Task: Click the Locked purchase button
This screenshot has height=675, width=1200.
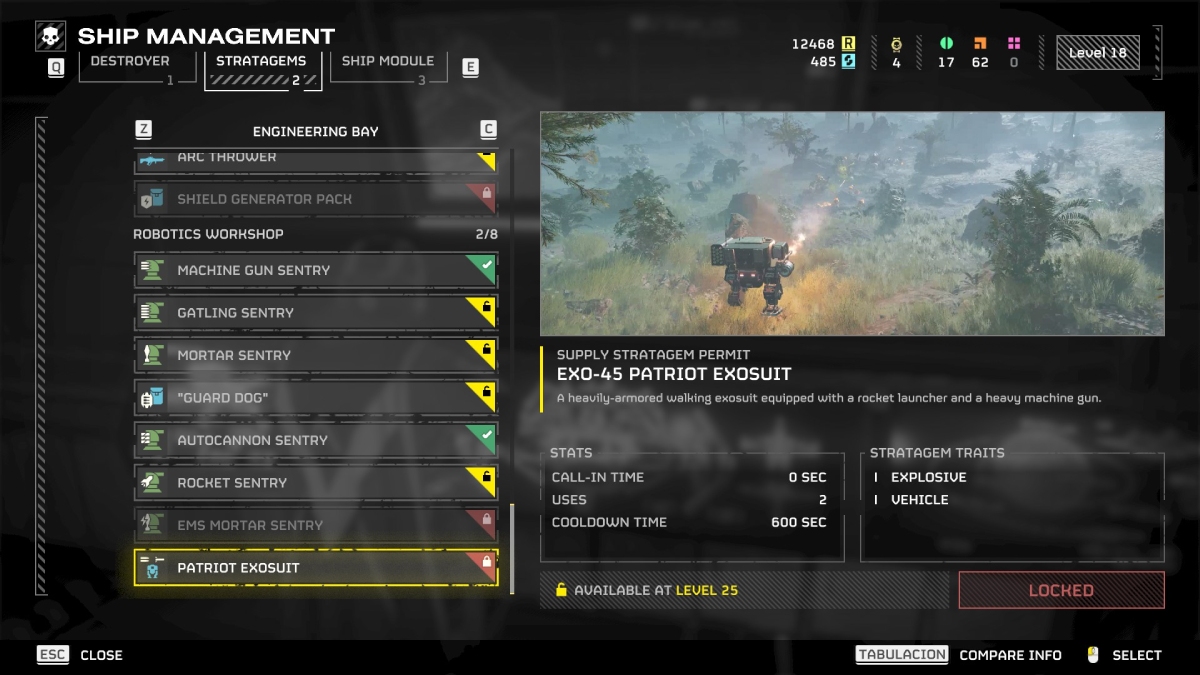Action: [1061, 591]
